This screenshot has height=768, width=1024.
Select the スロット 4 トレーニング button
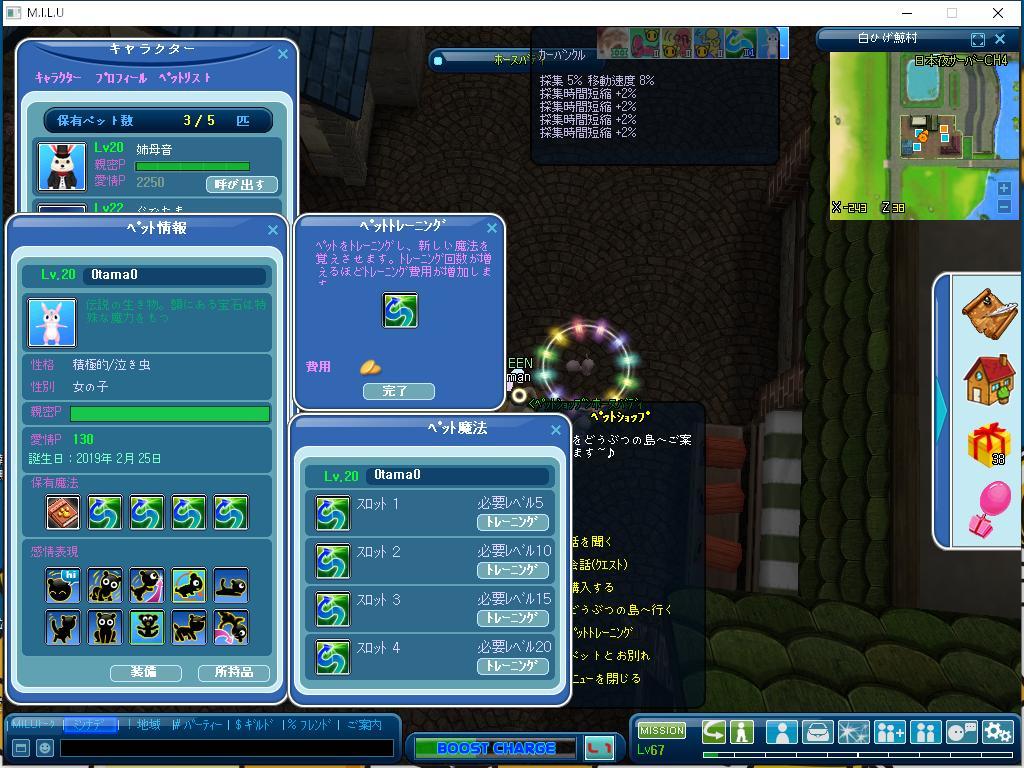point(512,666)
